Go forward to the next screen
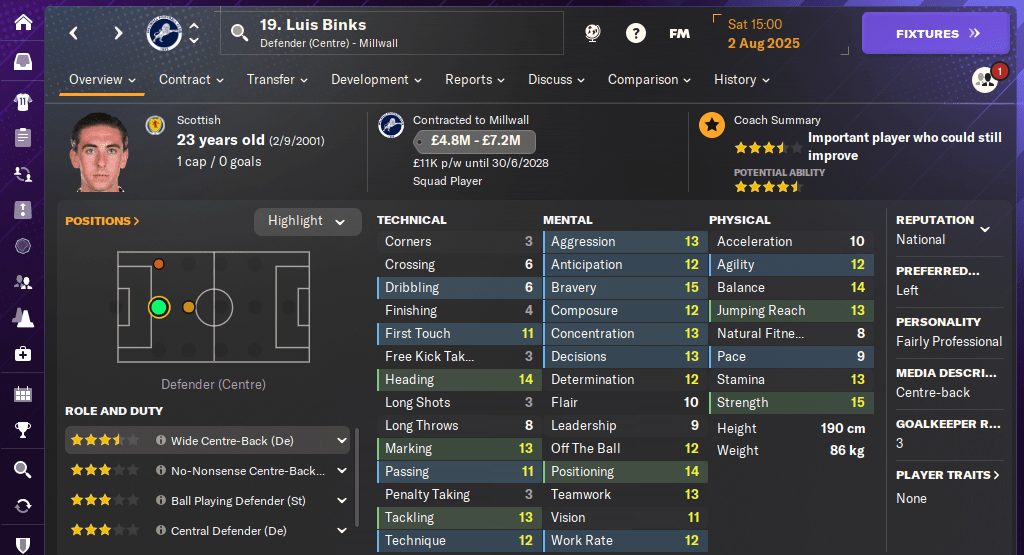The width and height of the screenshot is (1024, 555). click(x=118, y=33)
